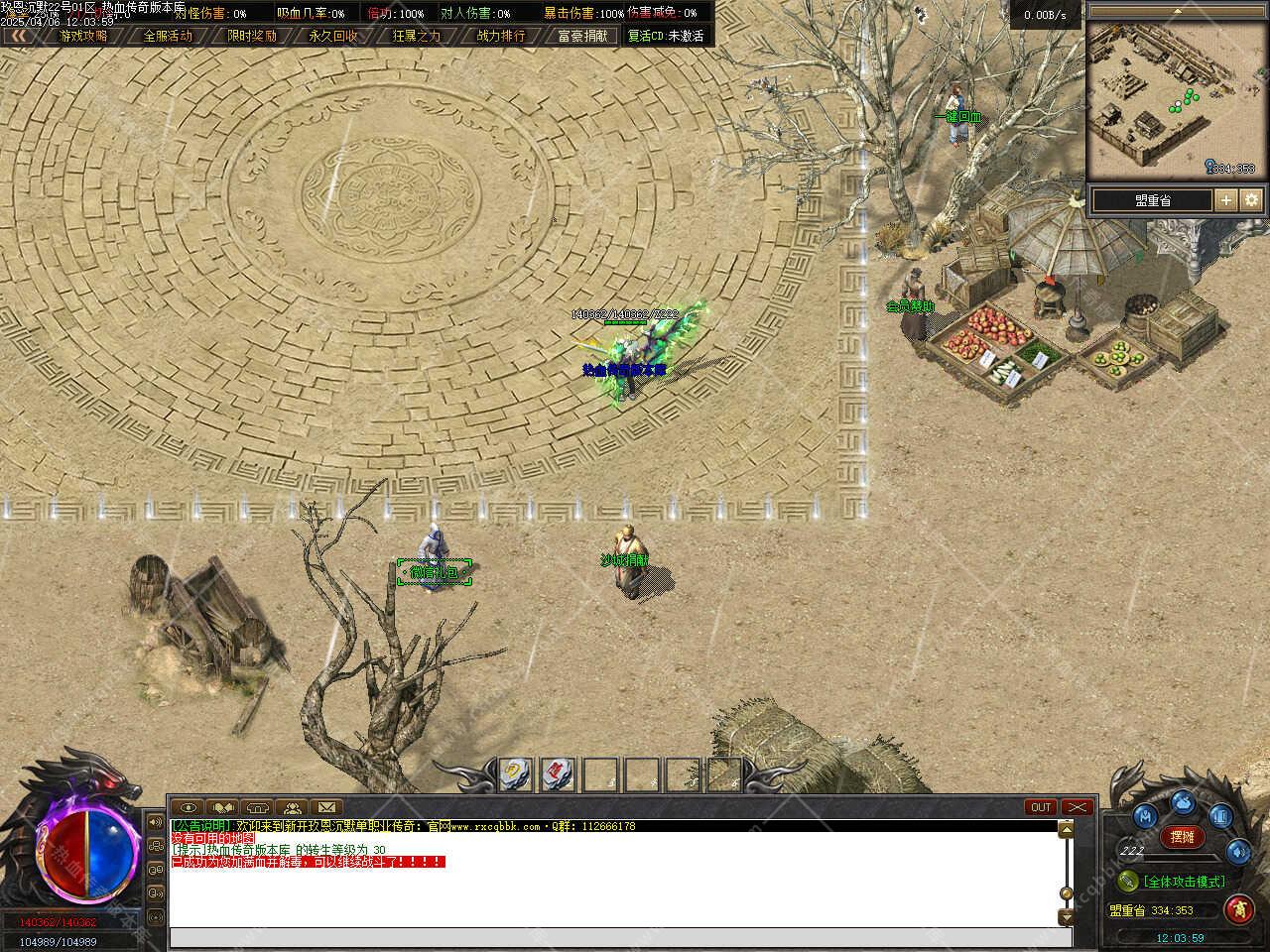Open the 永久回收 recycle menu
Image resolution: width=1270 pixels, height=952 pixels.
[x=333, y=36]
